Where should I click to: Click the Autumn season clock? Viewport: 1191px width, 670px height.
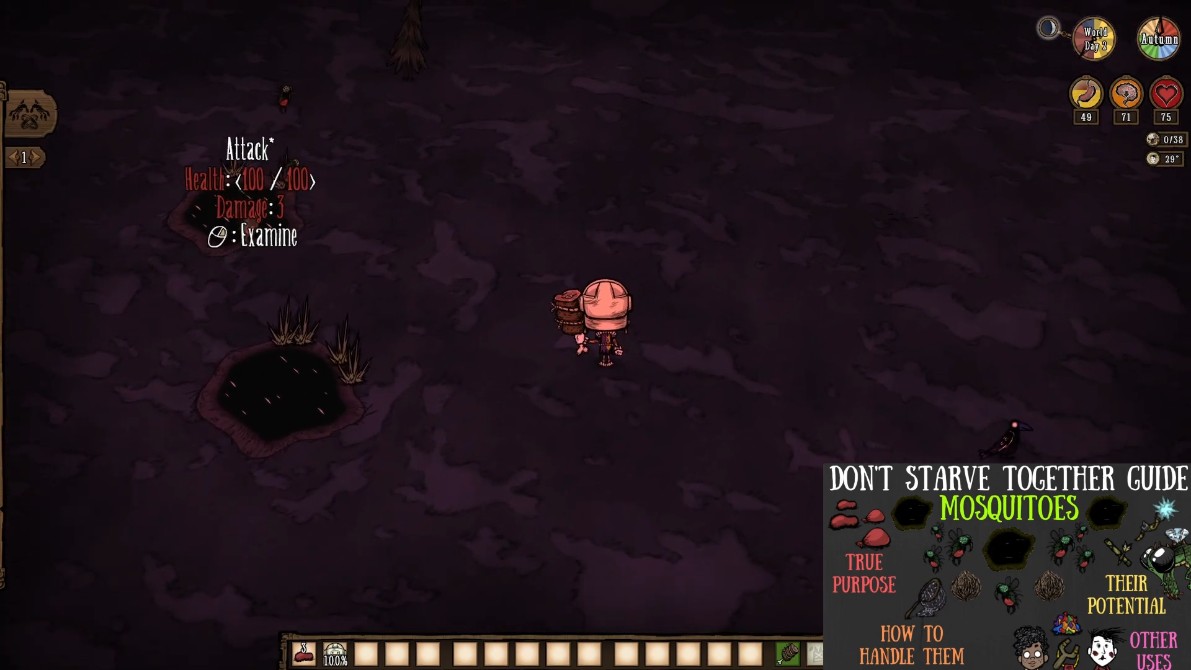click(1158, 39)
